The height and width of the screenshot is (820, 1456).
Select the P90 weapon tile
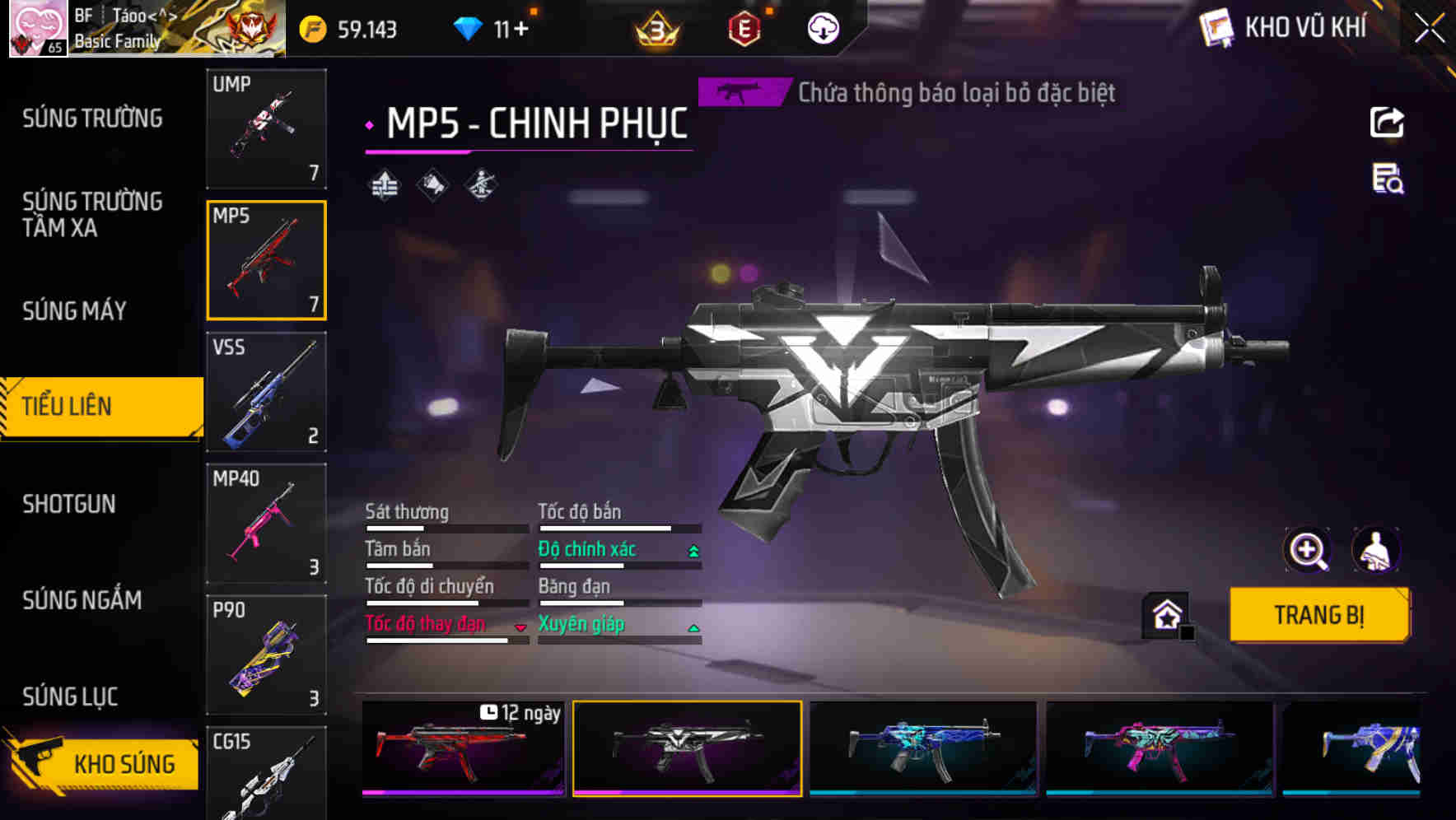(x=266, y=655)
